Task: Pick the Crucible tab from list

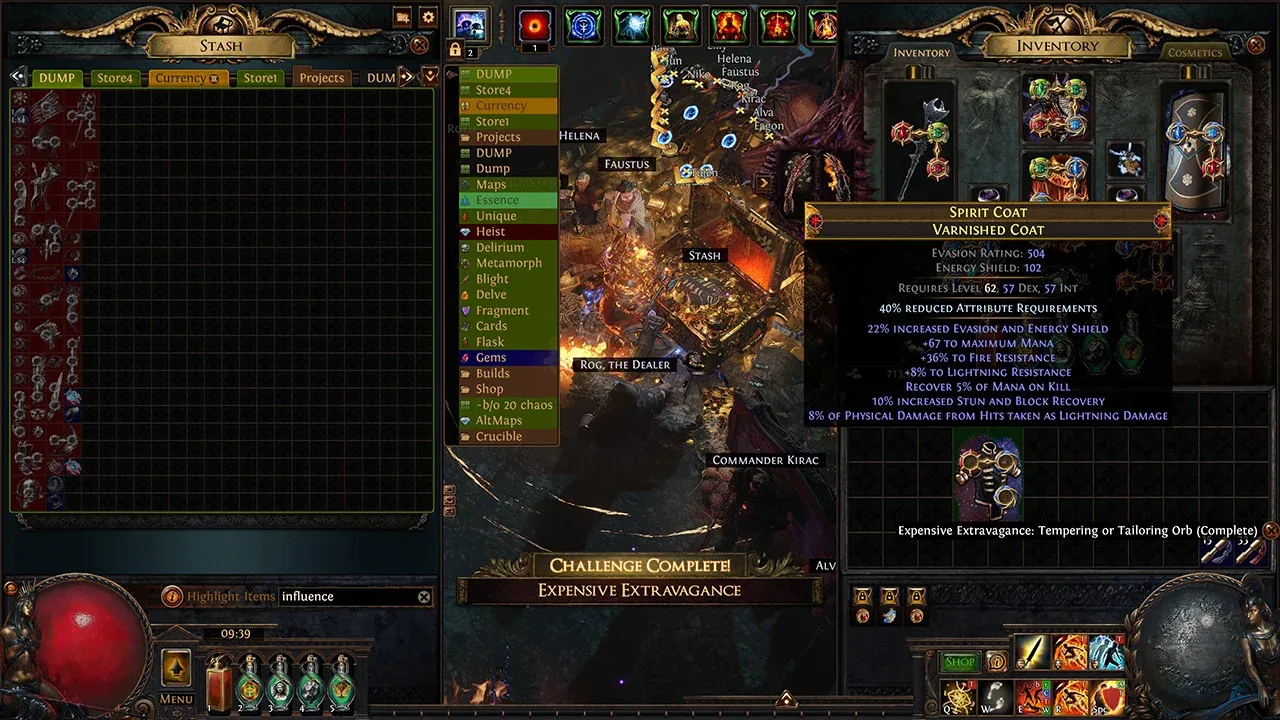Action: click(x=498, y=436)
